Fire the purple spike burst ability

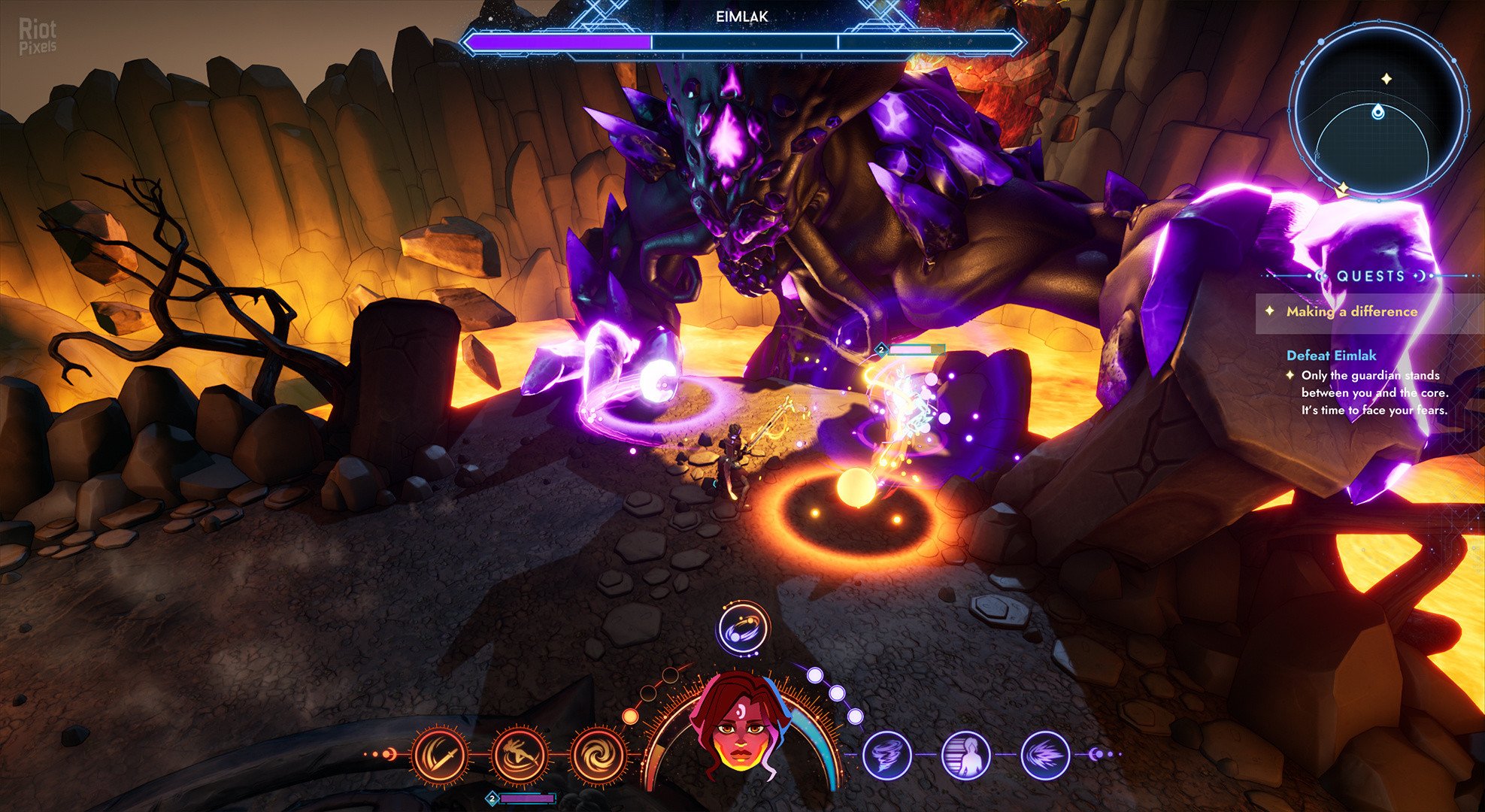tap(1045, 754)
